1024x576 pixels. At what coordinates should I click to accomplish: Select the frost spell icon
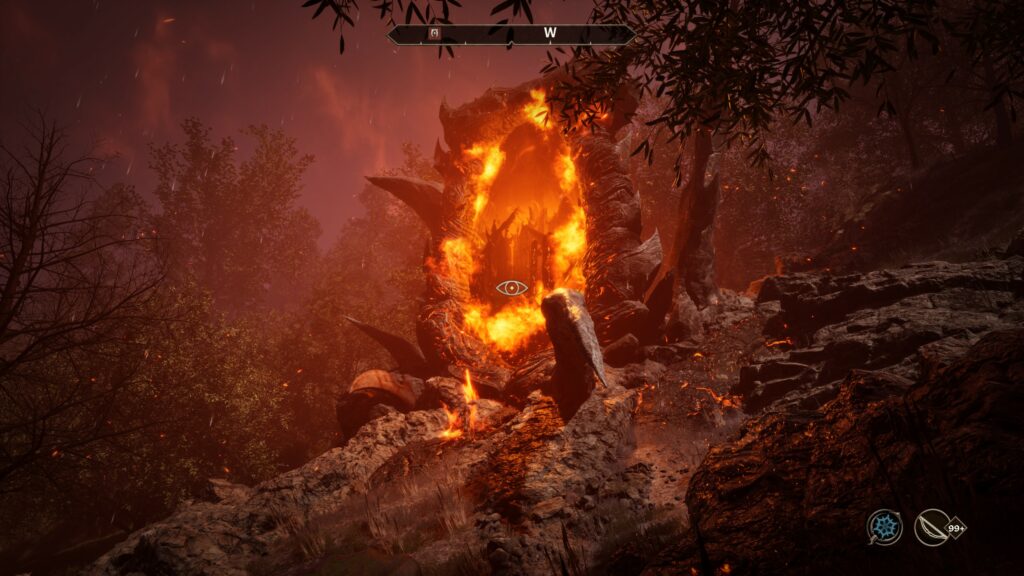click(884, 527)
